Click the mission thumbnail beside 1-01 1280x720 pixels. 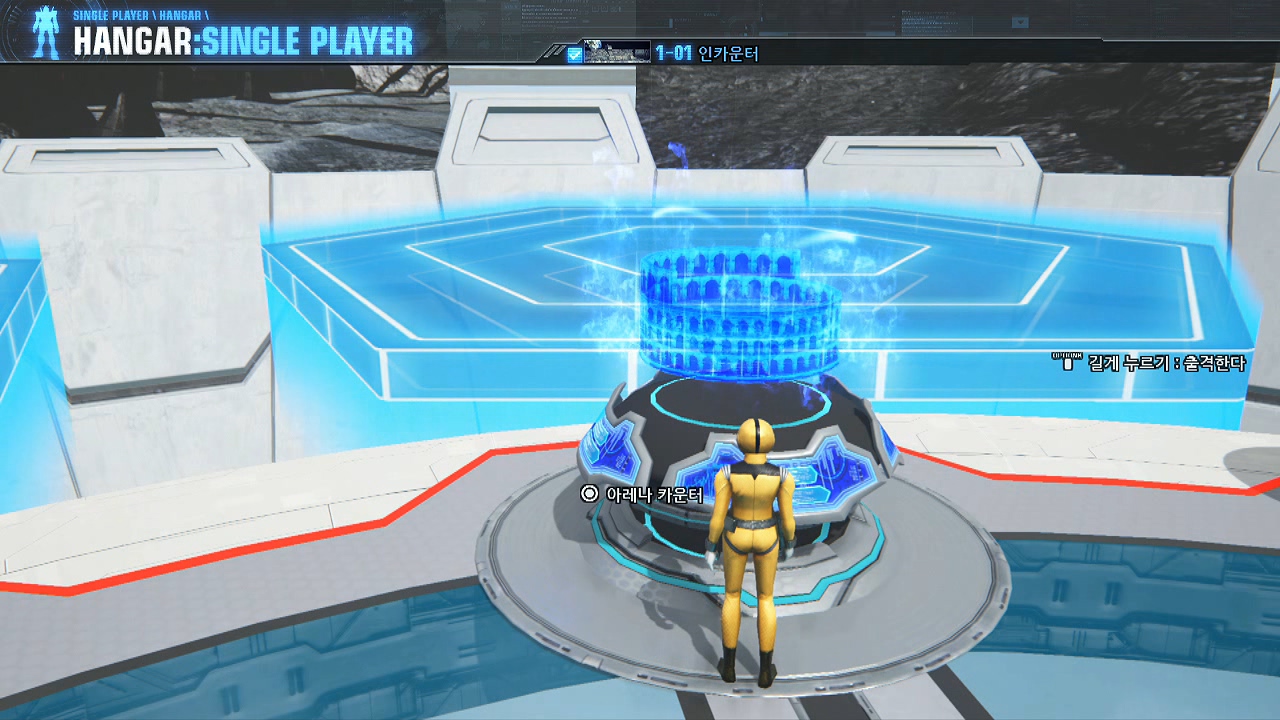click(x=616, y=52)
